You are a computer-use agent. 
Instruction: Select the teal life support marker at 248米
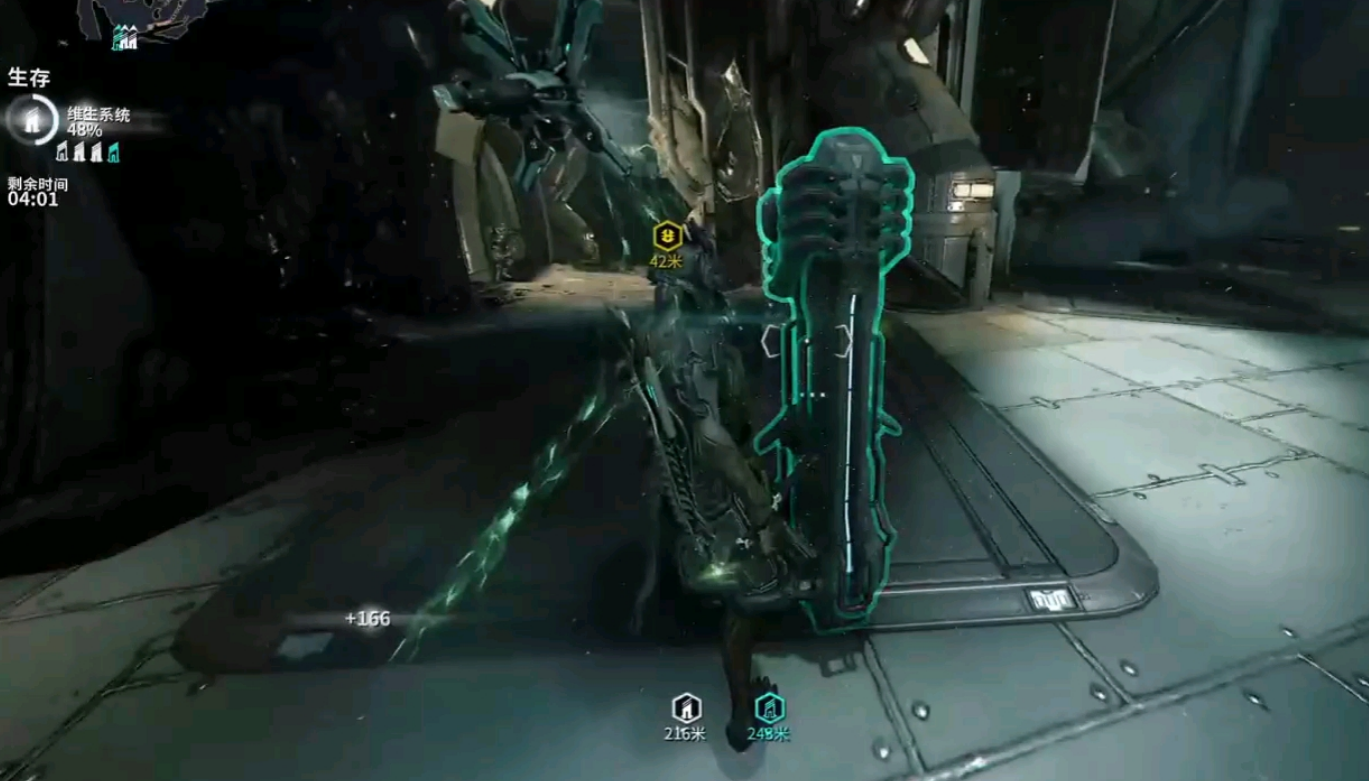pos(768,708)
